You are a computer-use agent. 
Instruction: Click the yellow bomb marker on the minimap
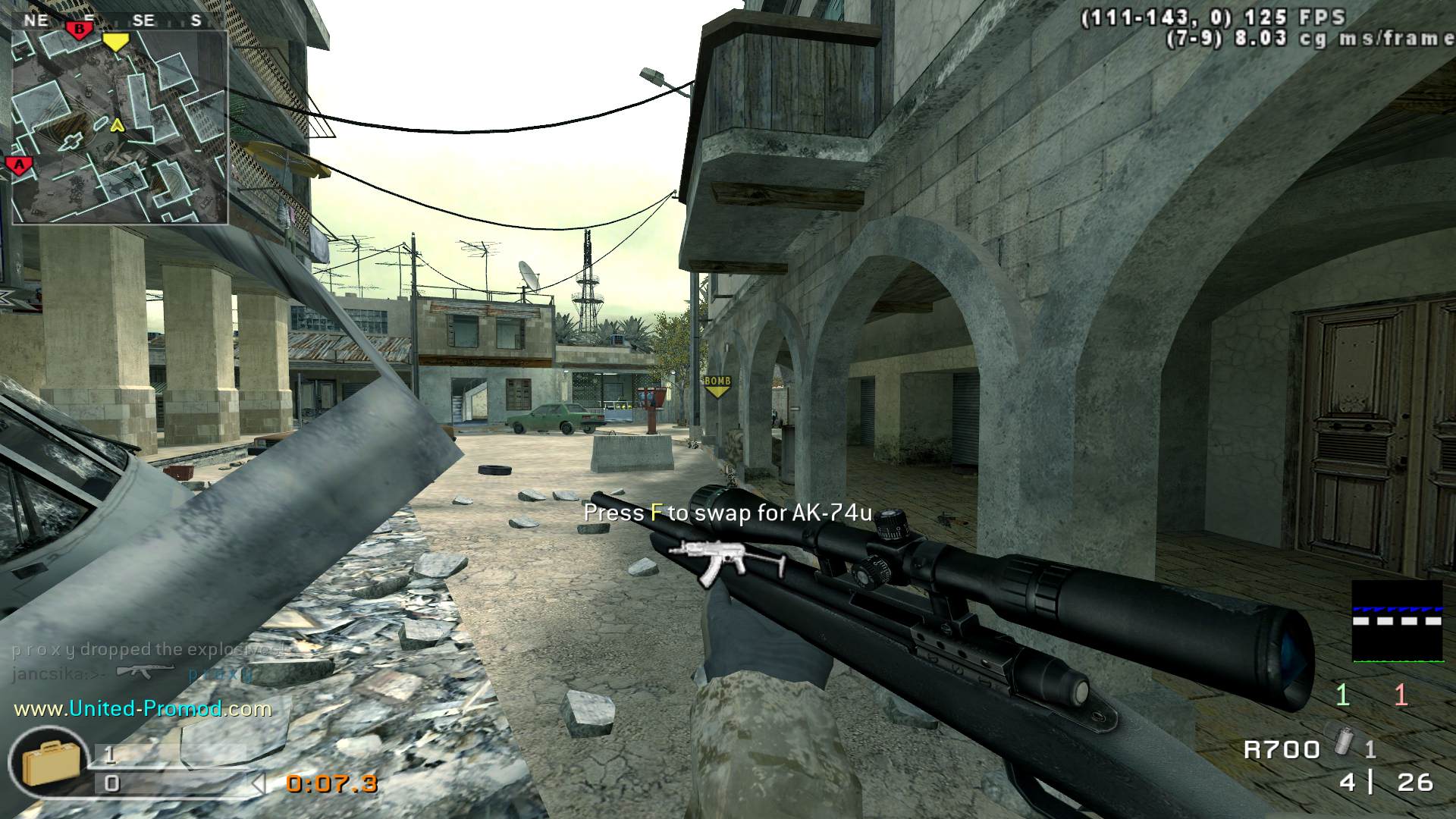point(115,42)
